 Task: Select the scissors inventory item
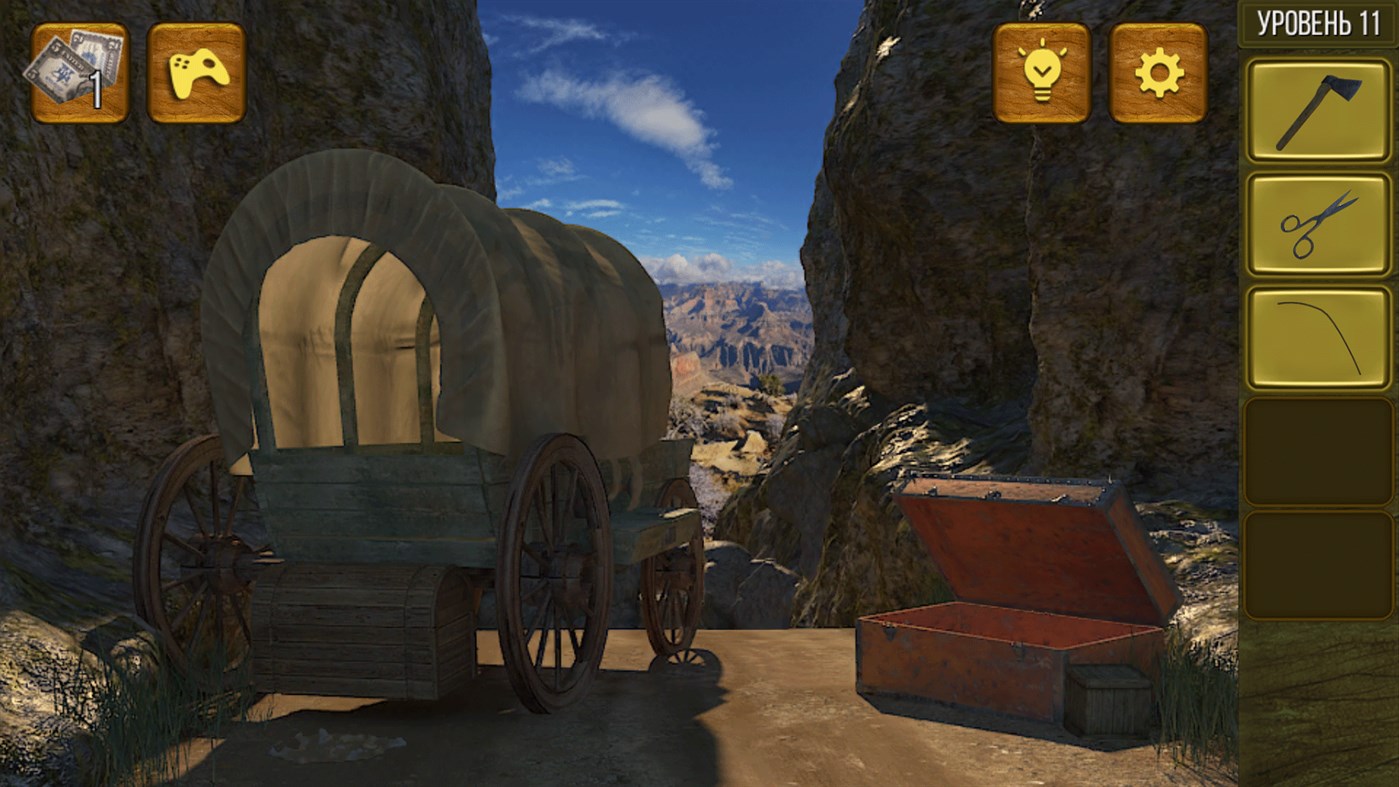click(x=1318, y=222)
